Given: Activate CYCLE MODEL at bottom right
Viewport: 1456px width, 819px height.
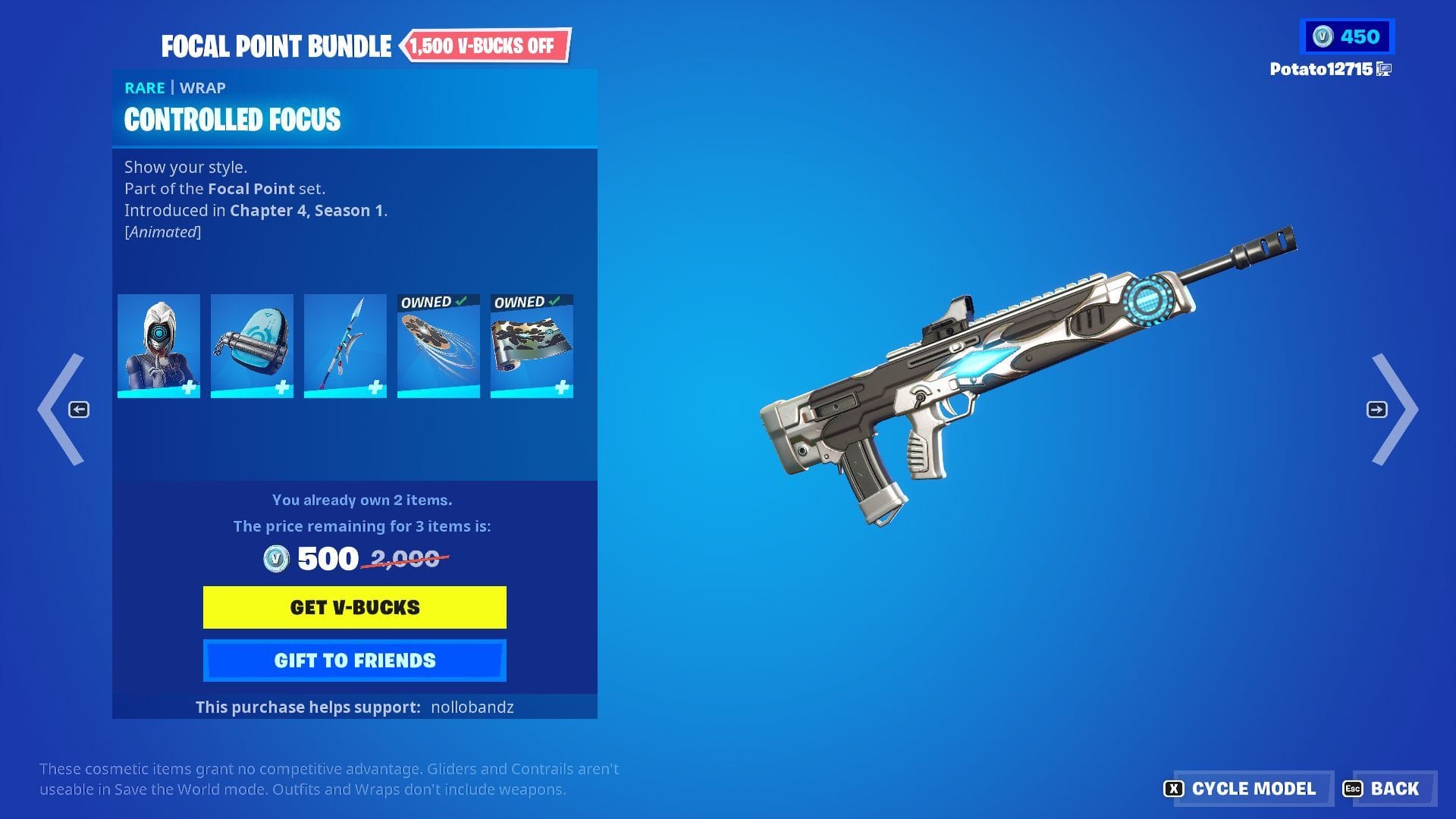Looking at the screenshot, I should [x=1252, y=789].
